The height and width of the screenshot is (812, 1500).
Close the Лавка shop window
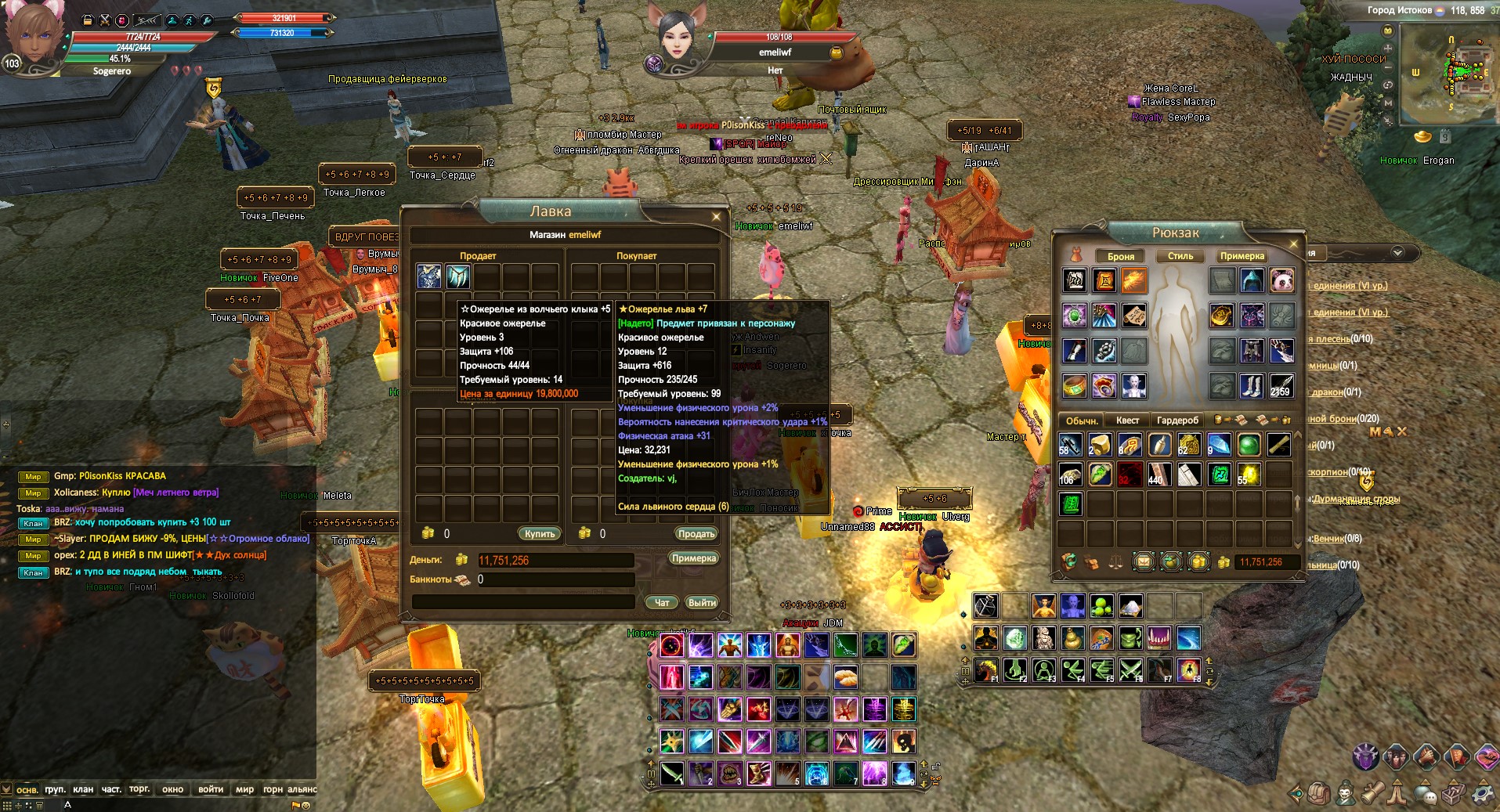[x=716, y=217]
